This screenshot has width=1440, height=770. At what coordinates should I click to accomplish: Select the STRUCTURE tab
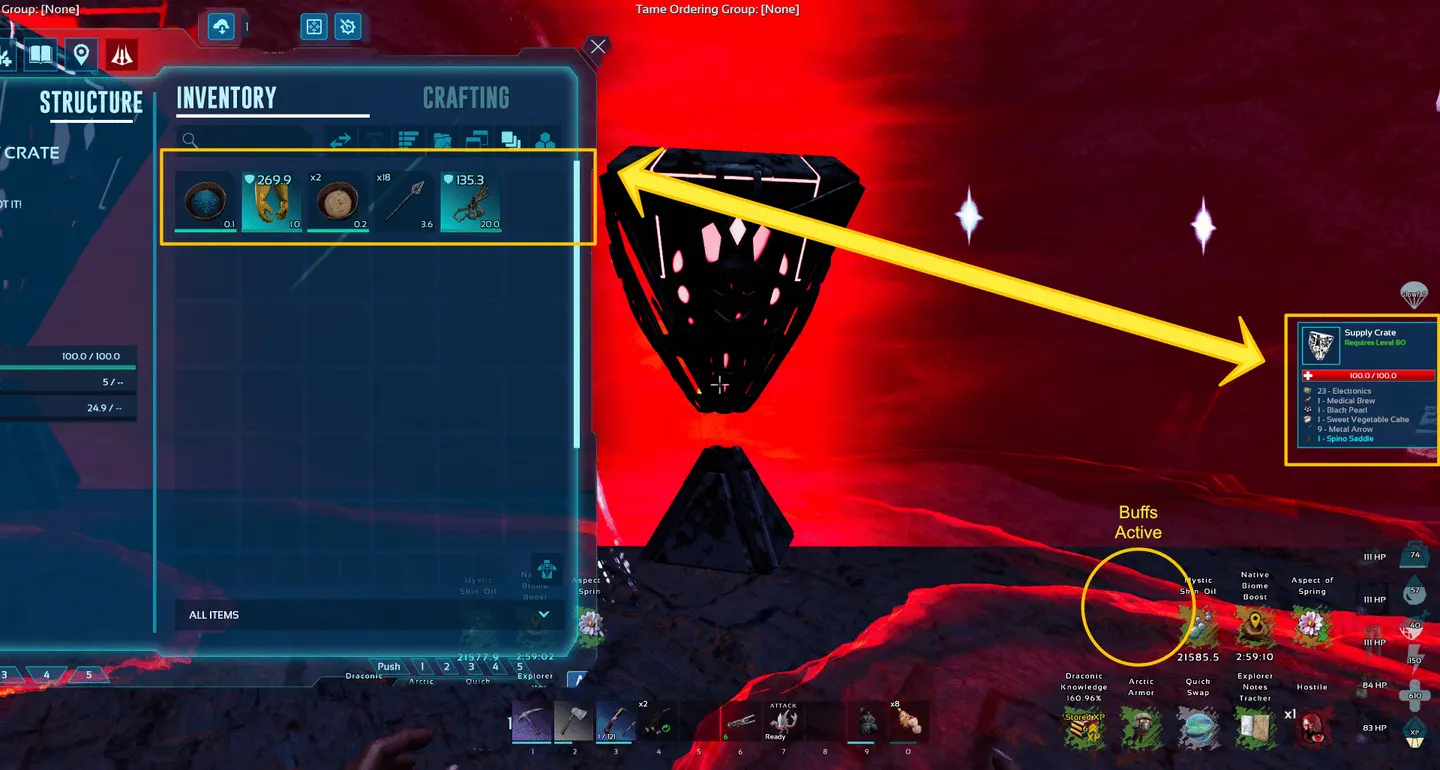click(x=91, y=103)
